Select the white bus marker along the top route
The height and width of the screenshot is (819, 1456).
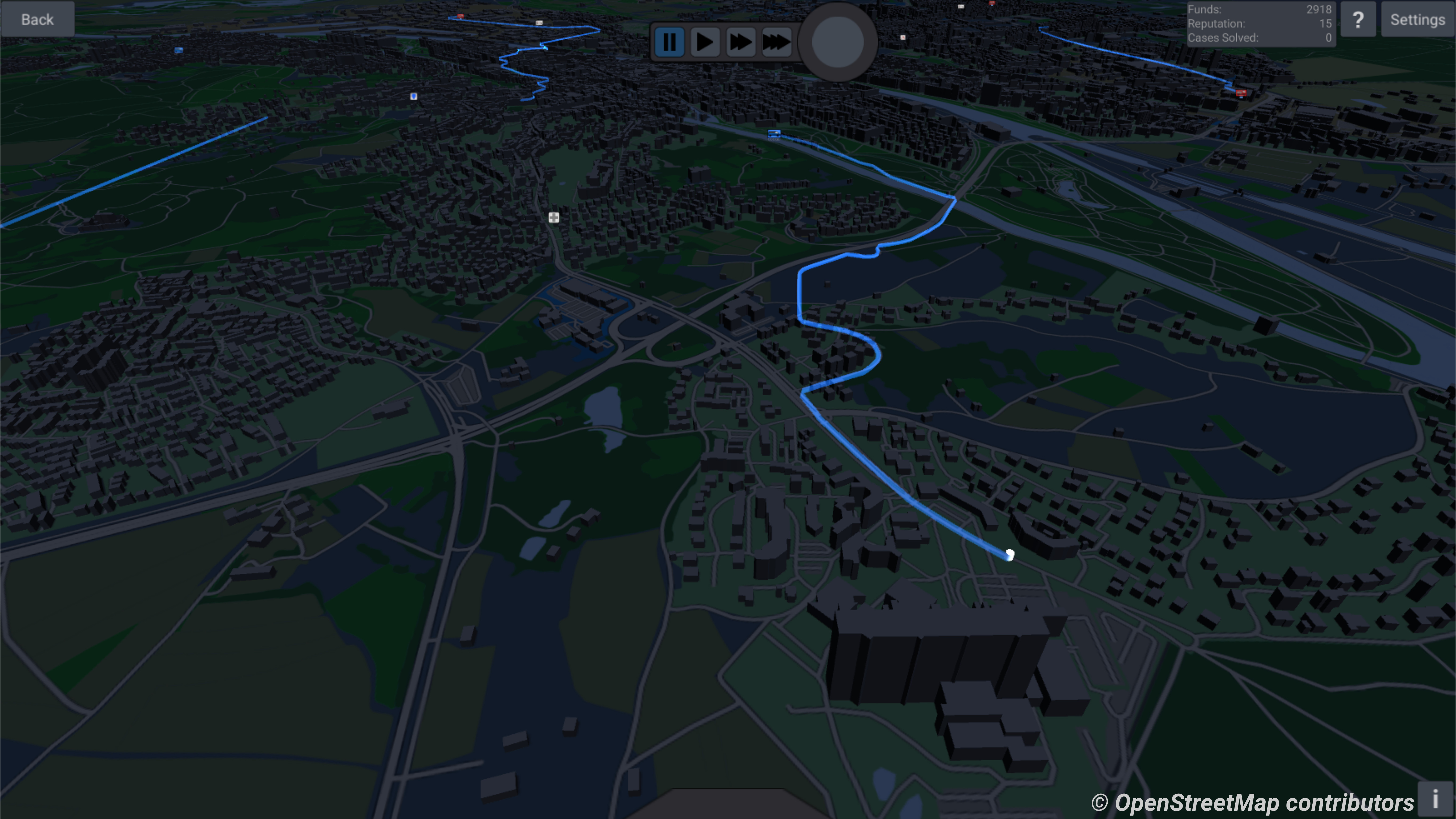540,23
